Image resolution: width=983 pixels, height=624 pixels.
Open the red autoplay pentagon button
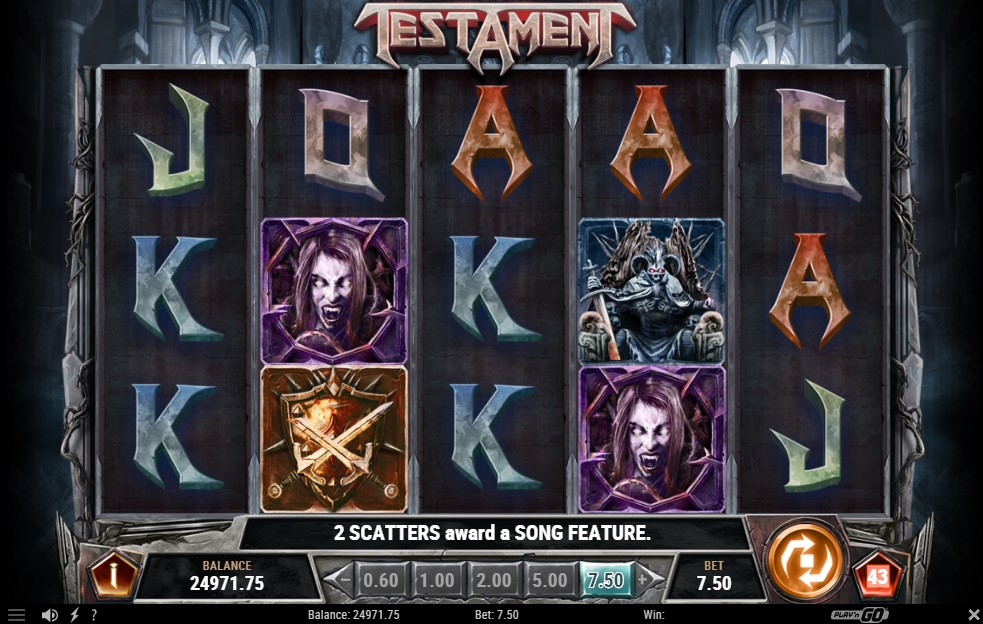pyautogui.click(x=877, y=577)
